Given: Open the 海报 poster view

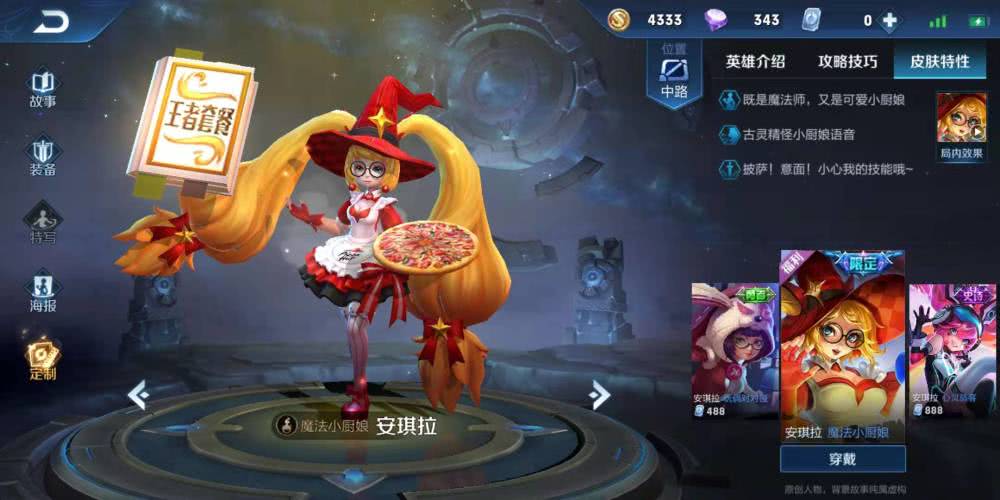Looking at the screenshot, I should click(43, 291).
